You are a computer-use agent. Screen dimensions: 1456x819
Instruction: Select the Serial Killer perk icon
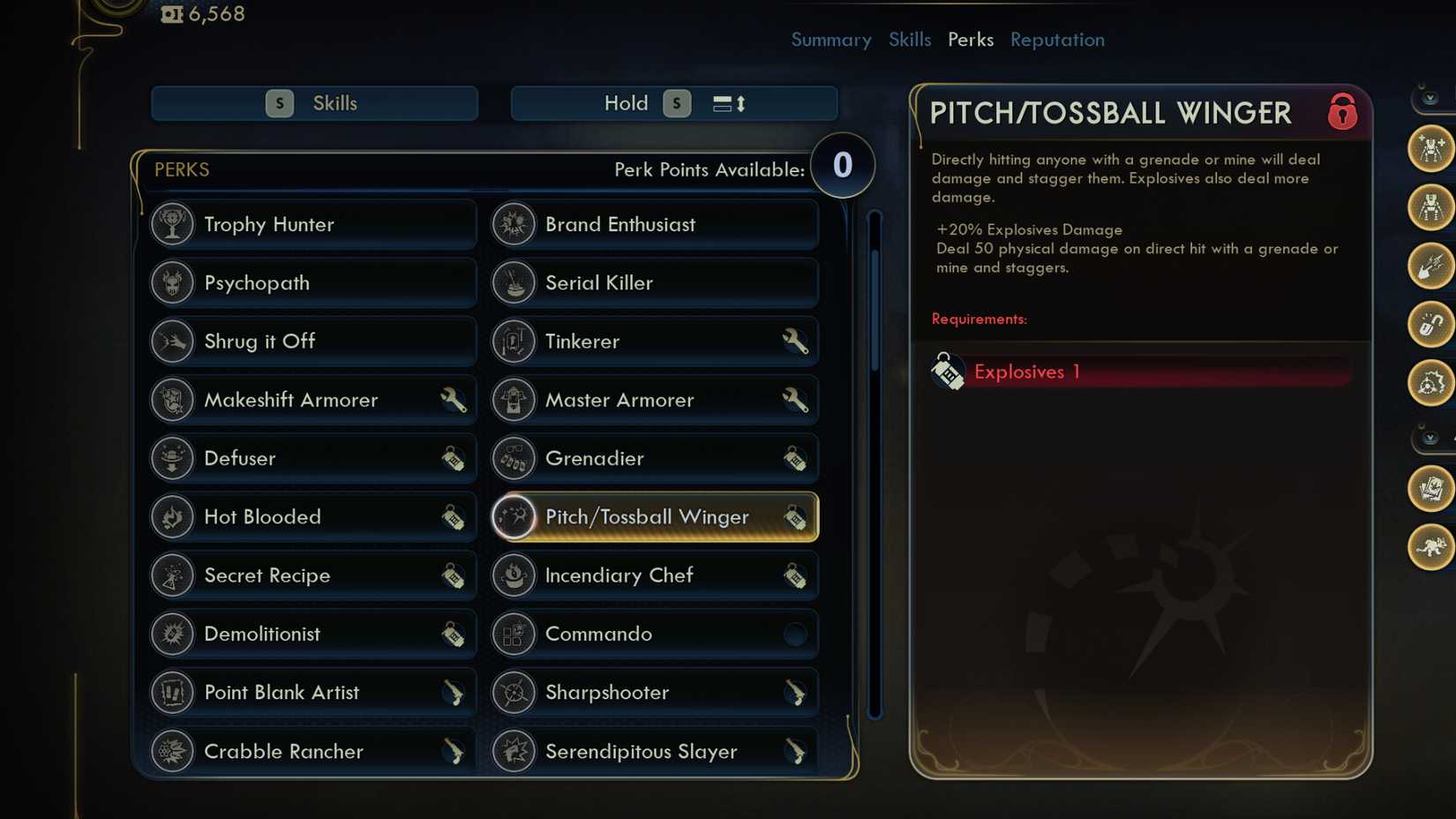(514, 282)
